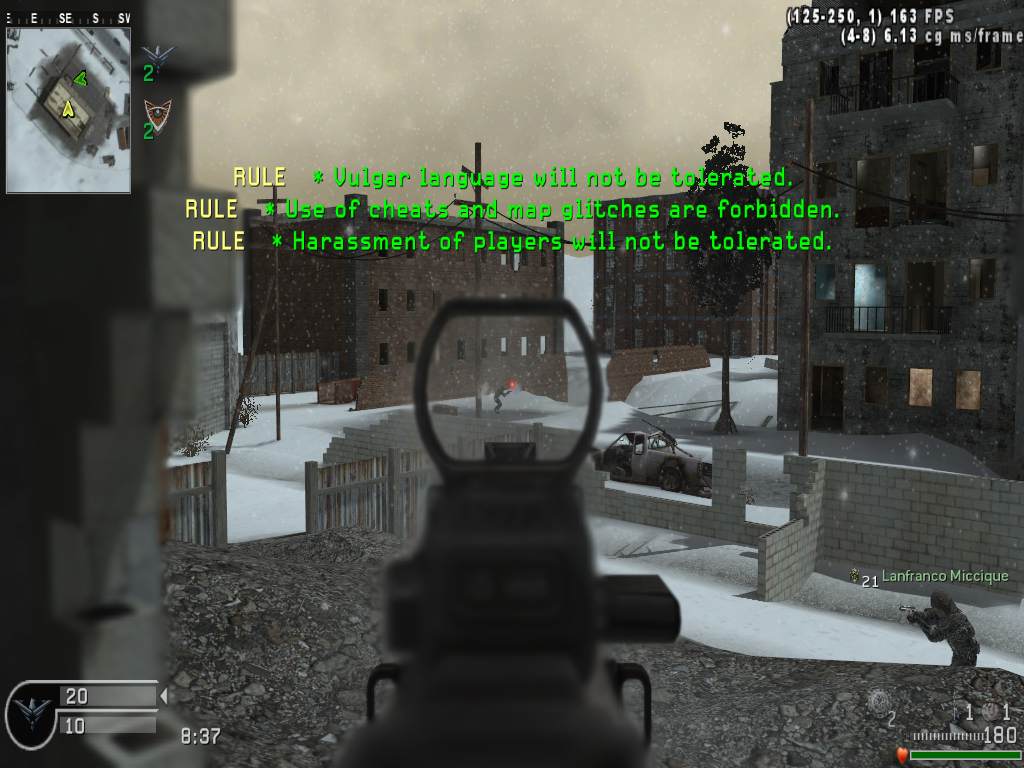This screenshot has width=1024, height=768.
Task: Click the minimap in the corner
Action: pyautogui.click(x=68, y=109)
